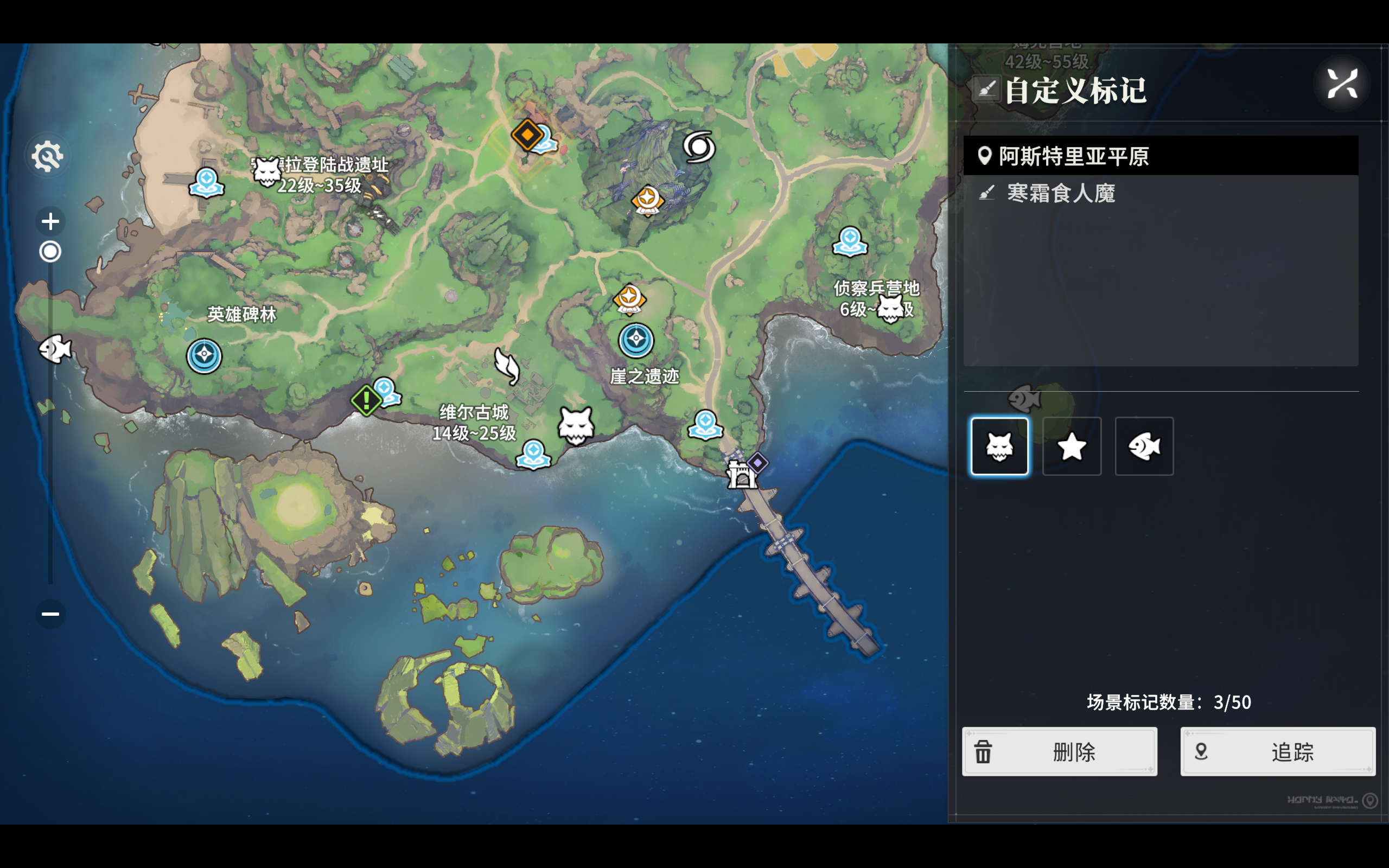
Task: Click the white swirl vortex map marker
Action: (x=698, y=146)
